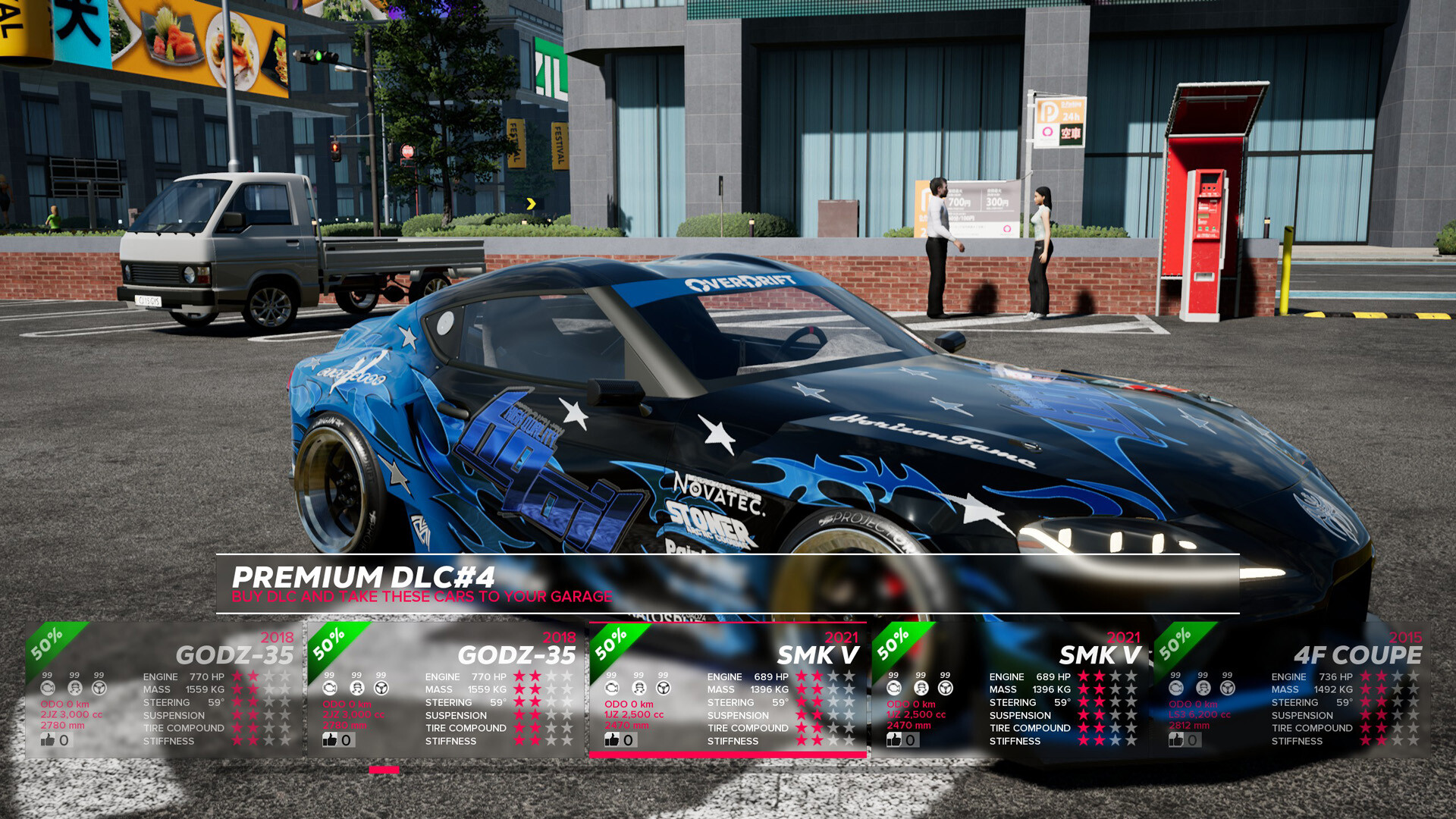Click the third star of SMK V engine rating

click(833, 676)
